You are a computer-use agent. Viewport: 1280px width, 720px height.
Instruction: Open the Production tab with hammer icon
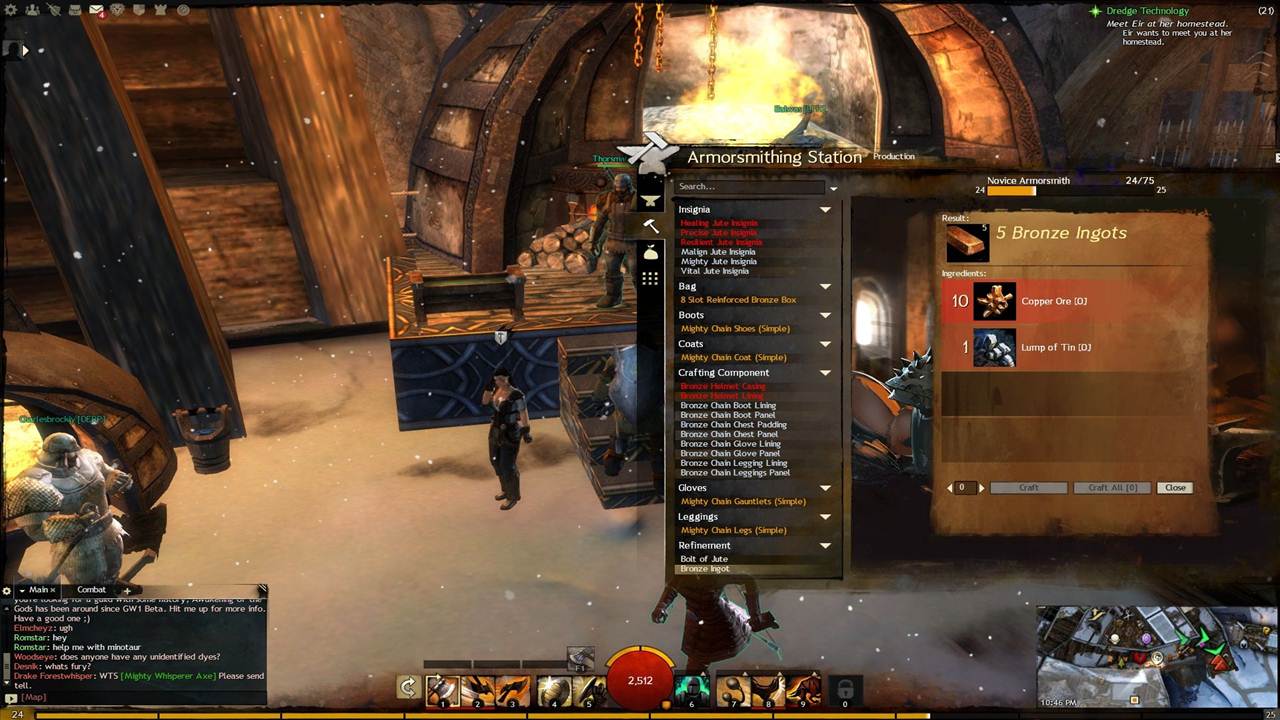[651, 226]
